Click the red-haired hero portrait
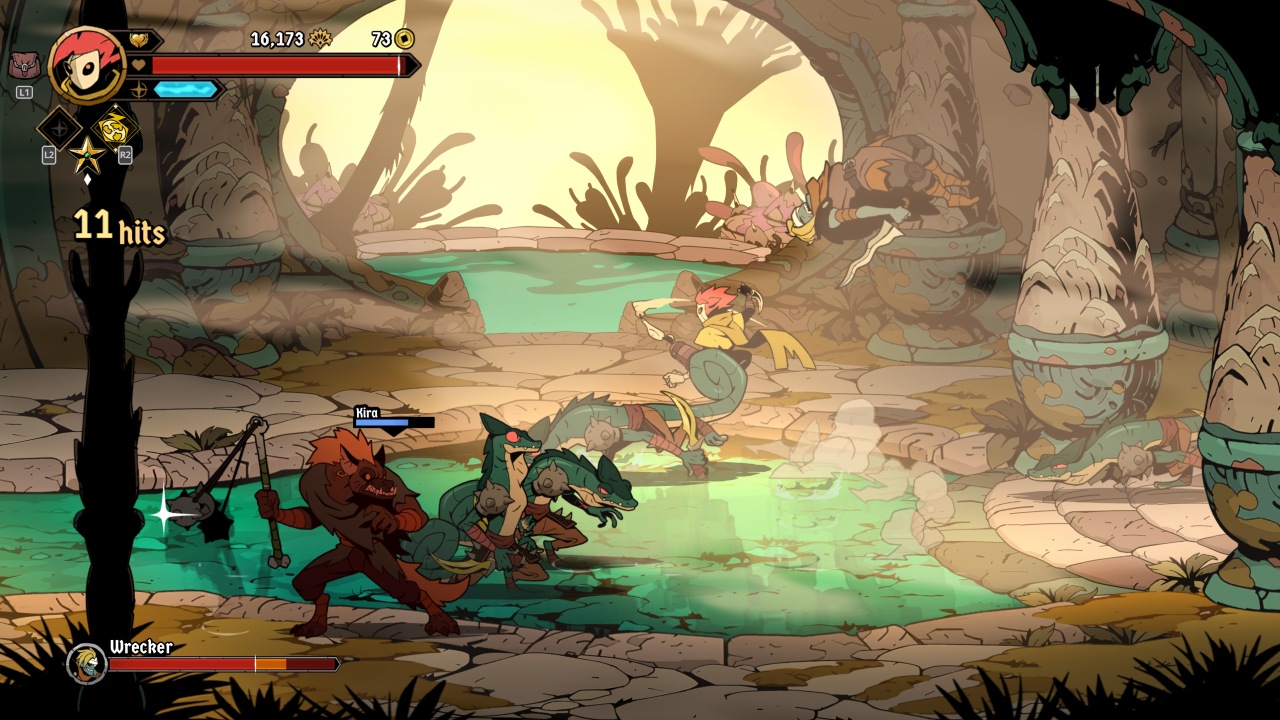 click(x=86, y=64)
